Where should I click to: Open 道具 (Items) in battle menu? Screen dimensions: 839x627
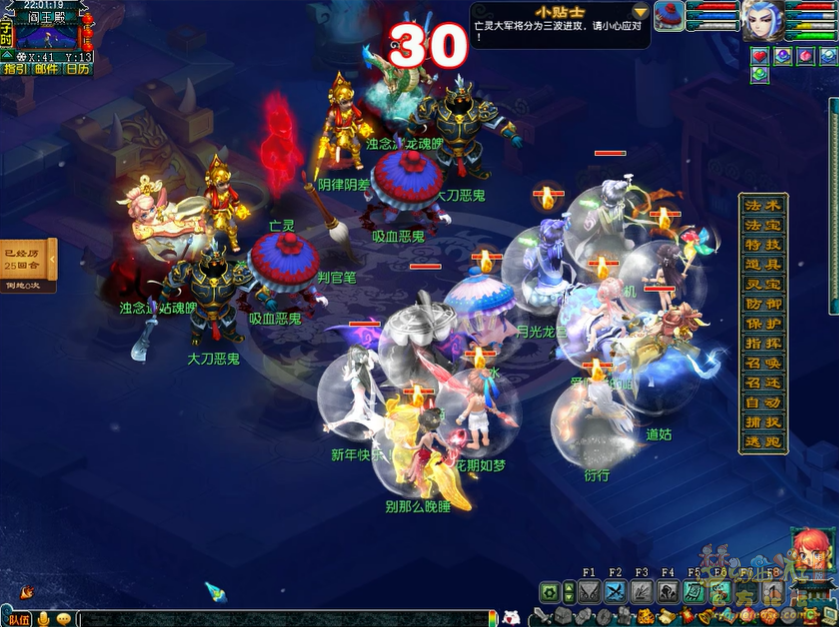(763, 264)
